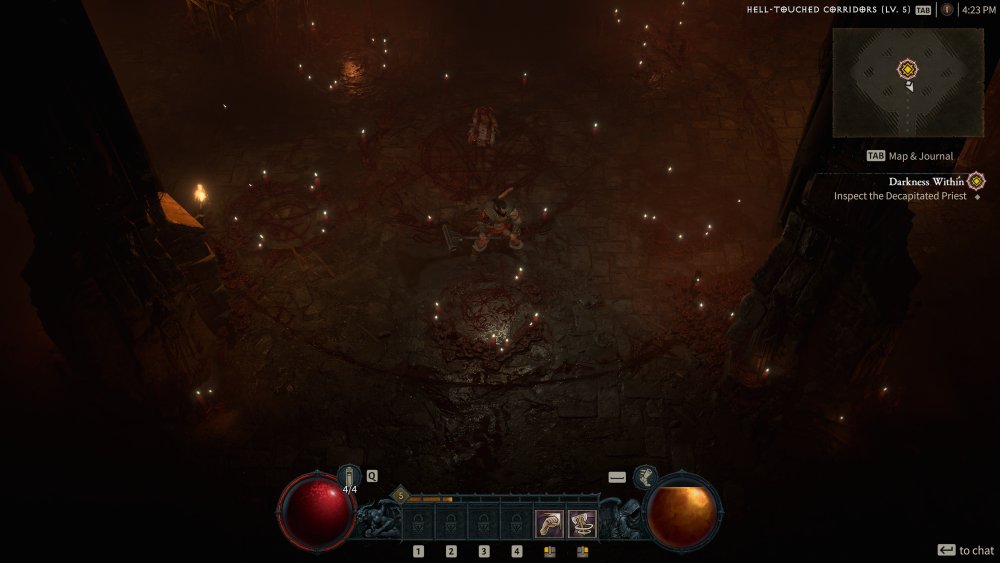Open the chat box prompt
The image size is (1000, 563).
pyautogui.click(x=965, y=550)
